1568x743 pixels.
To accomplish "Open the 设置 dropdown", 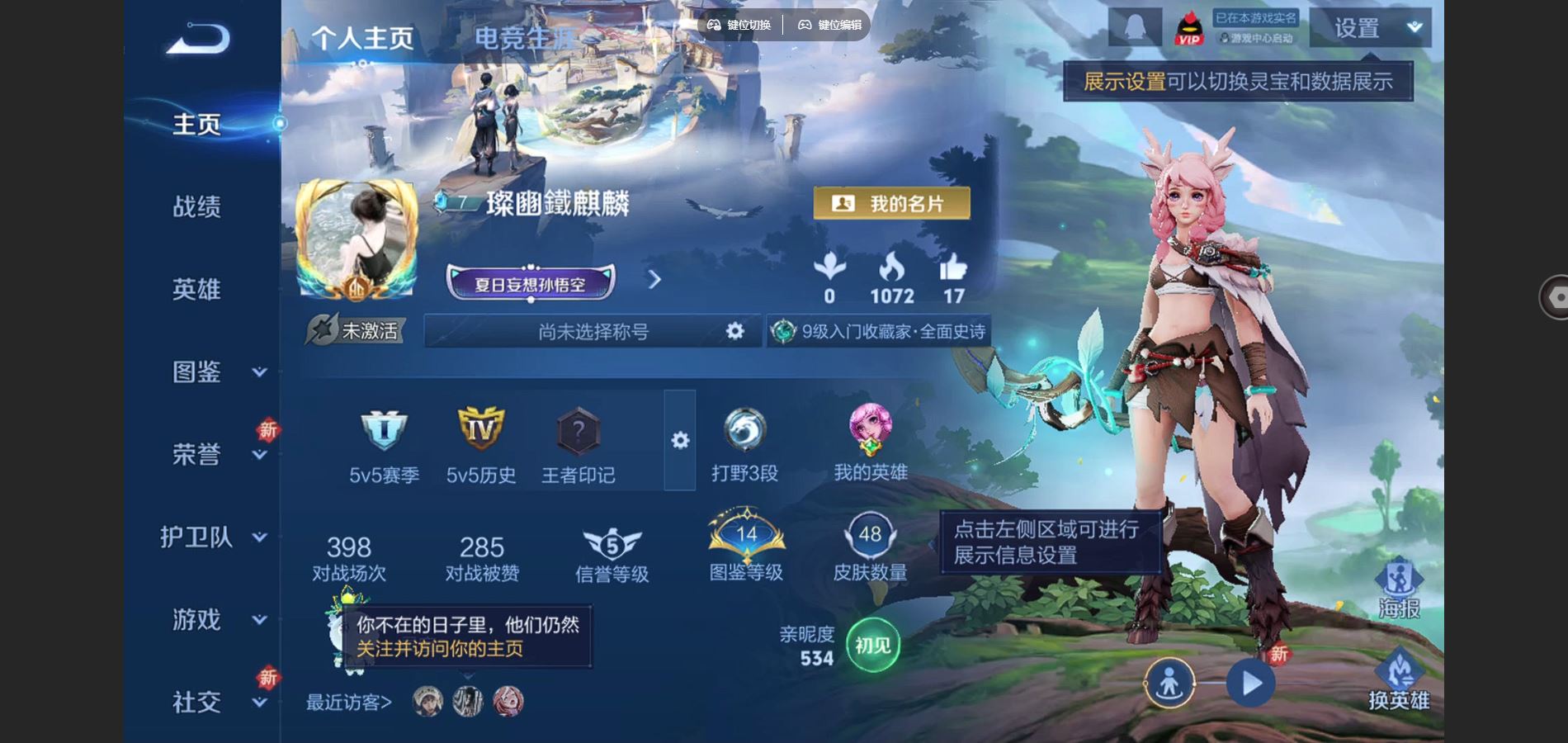I will point(1371,28).
